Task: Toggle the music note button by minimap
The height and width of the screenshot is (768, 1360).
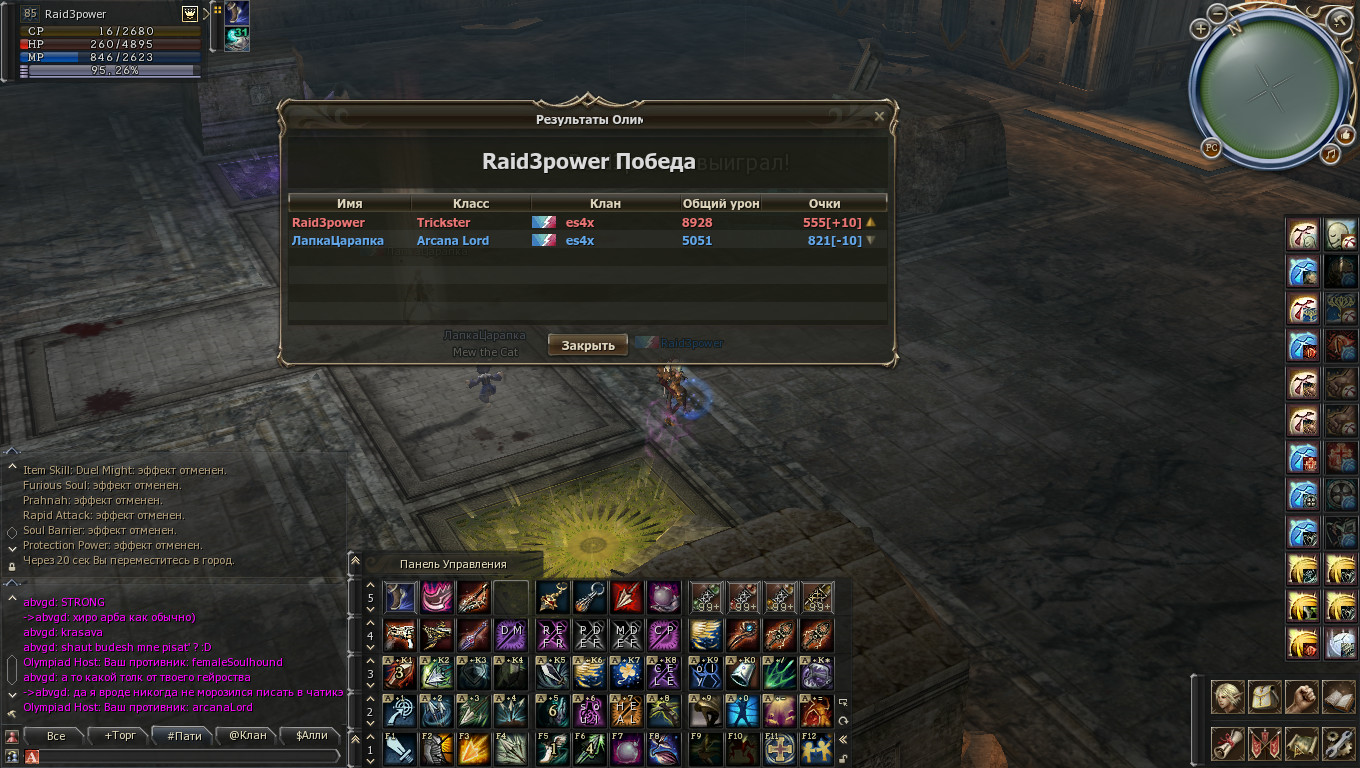Action: (x=1330, y=153)
